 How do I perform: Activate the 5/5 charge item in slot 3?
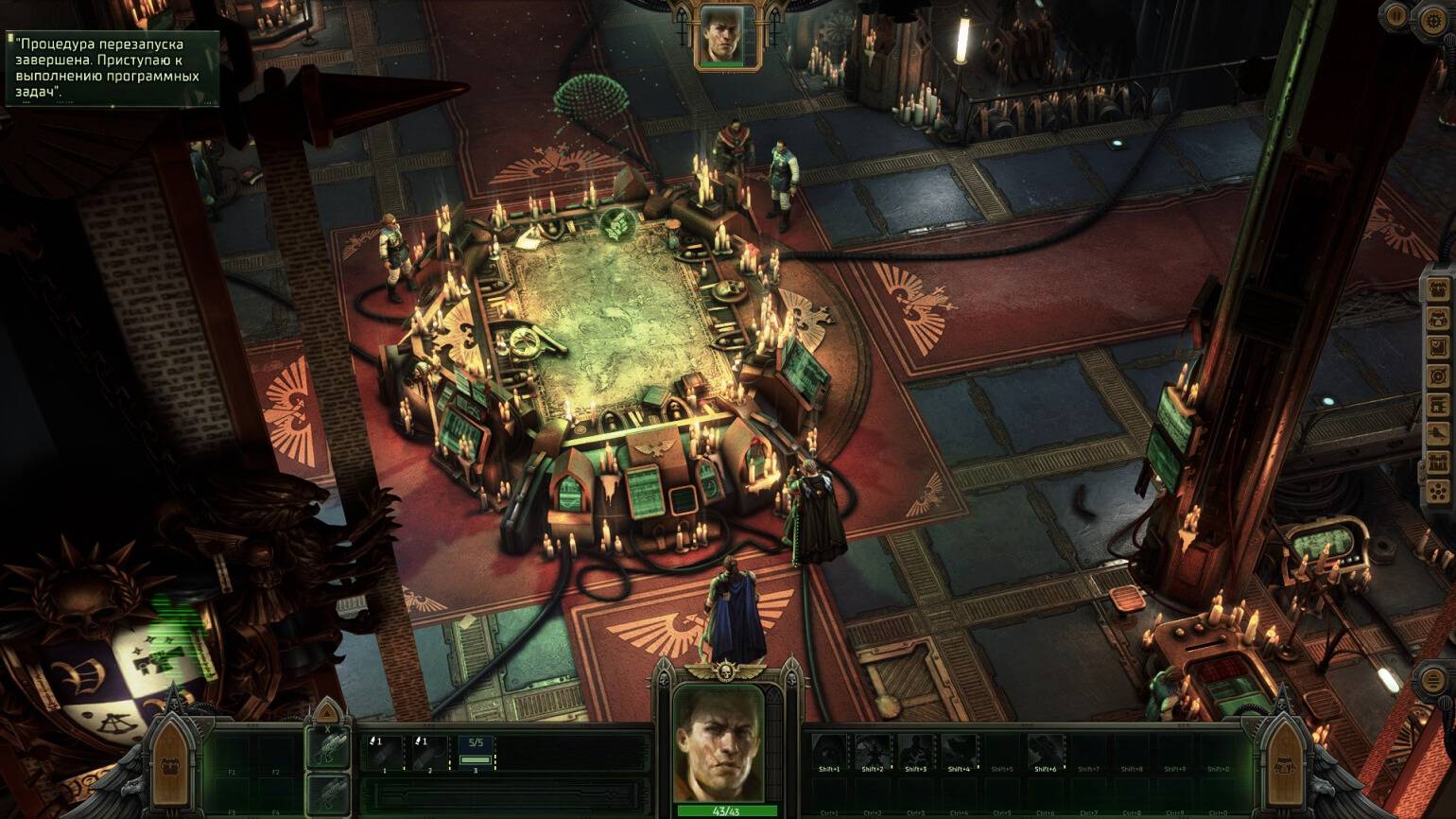[476, 753]
